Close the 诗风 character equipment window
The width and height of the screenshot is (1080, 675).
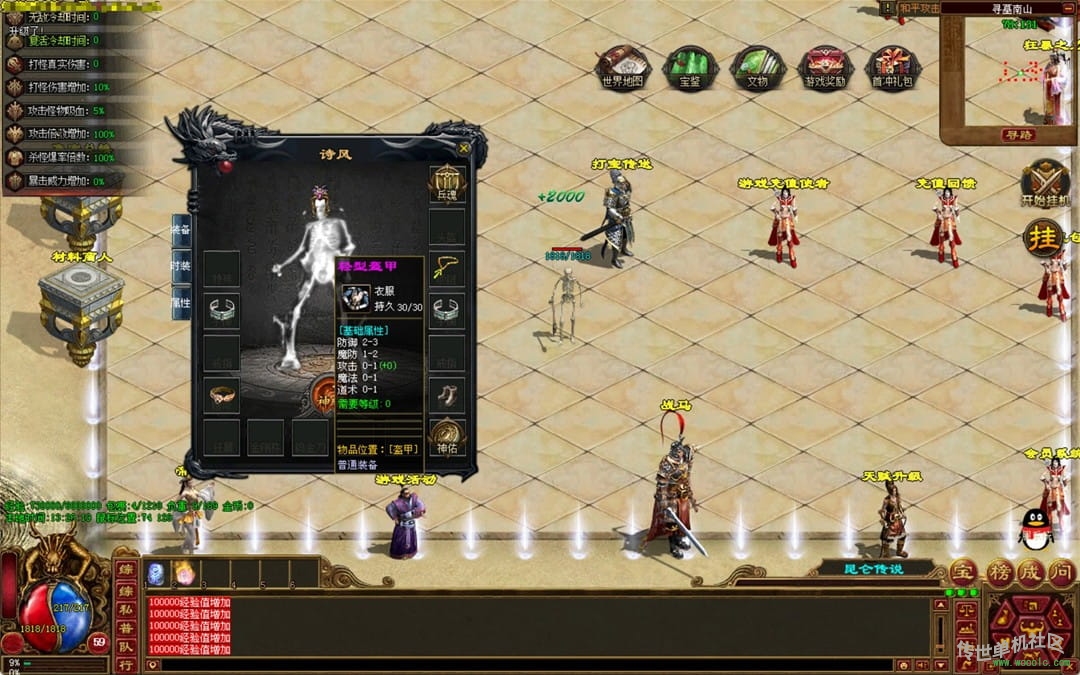pyautogui.click(x=464, y=148)
